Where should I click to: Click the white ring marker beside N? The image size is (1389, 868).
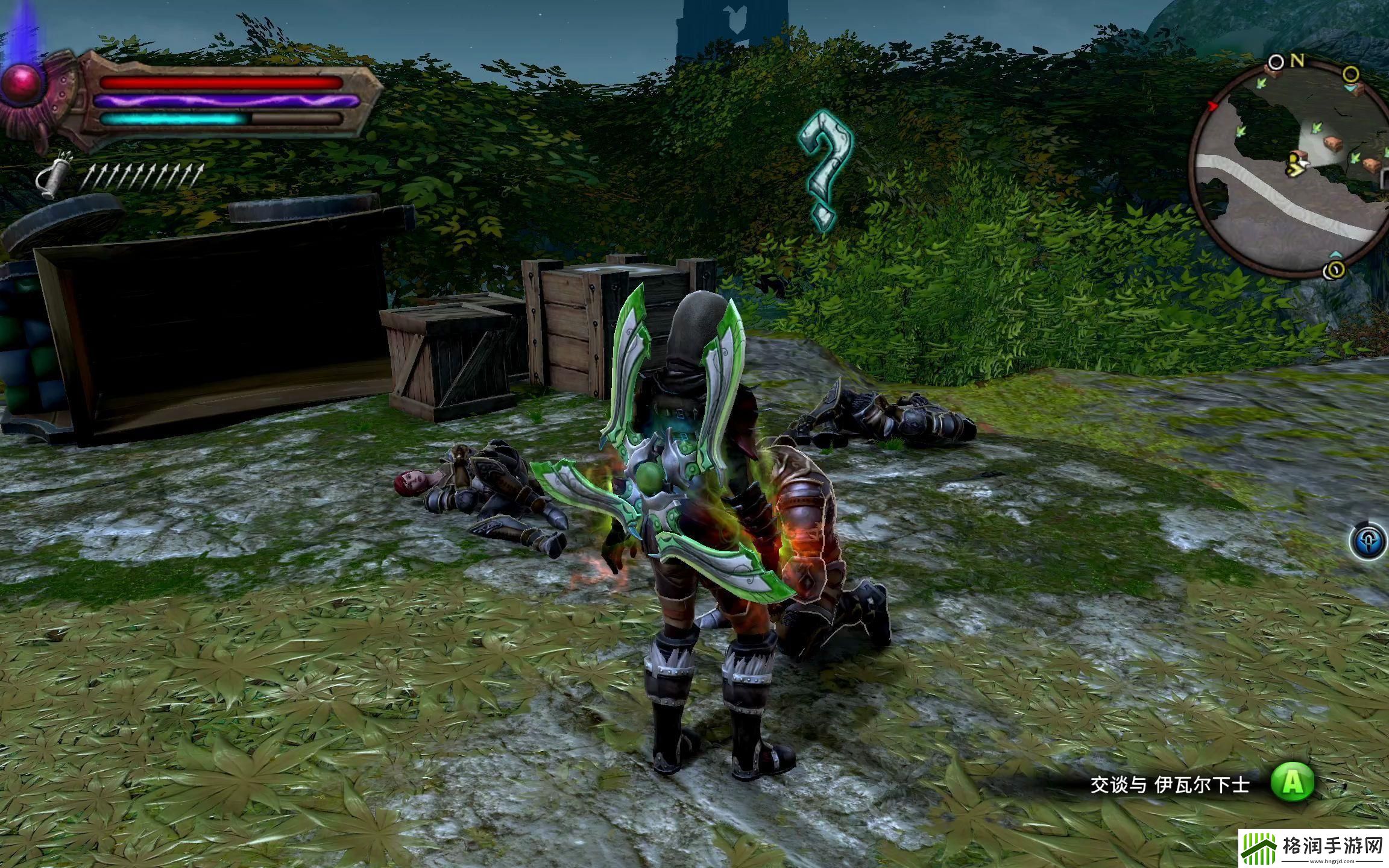point(1276,62)
